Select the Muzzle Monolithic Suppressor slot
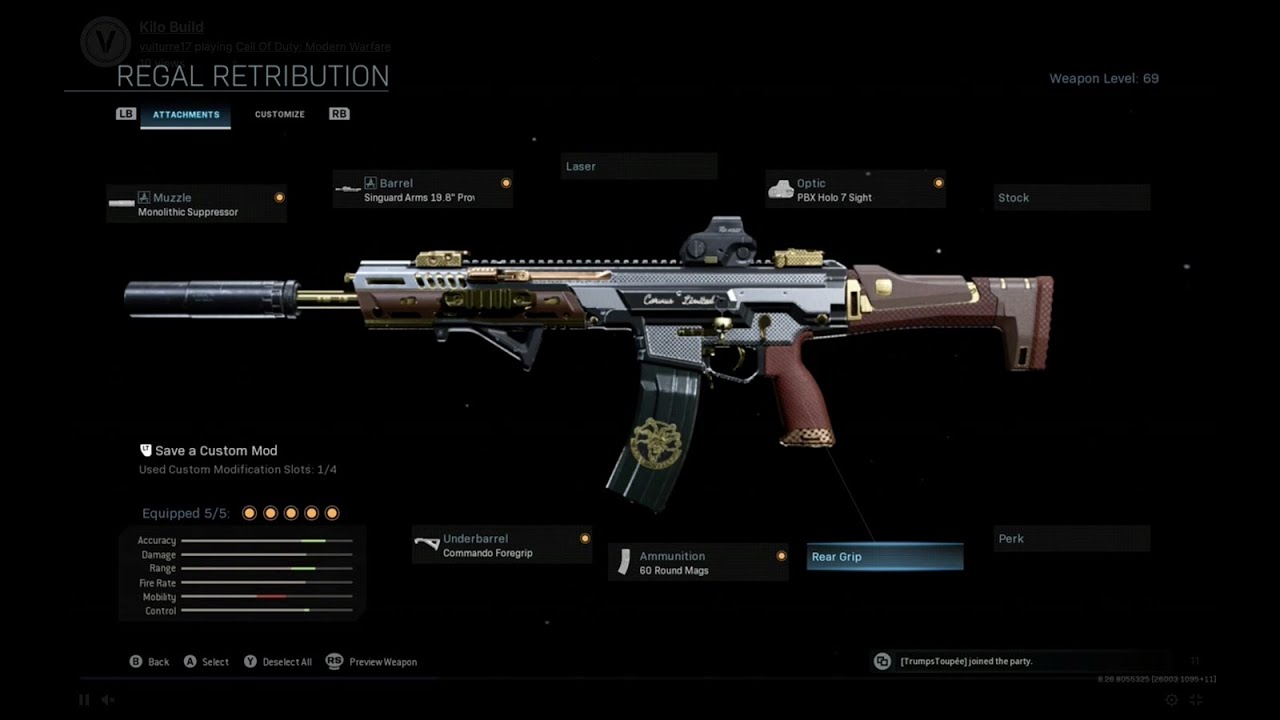 click(196, 204)
